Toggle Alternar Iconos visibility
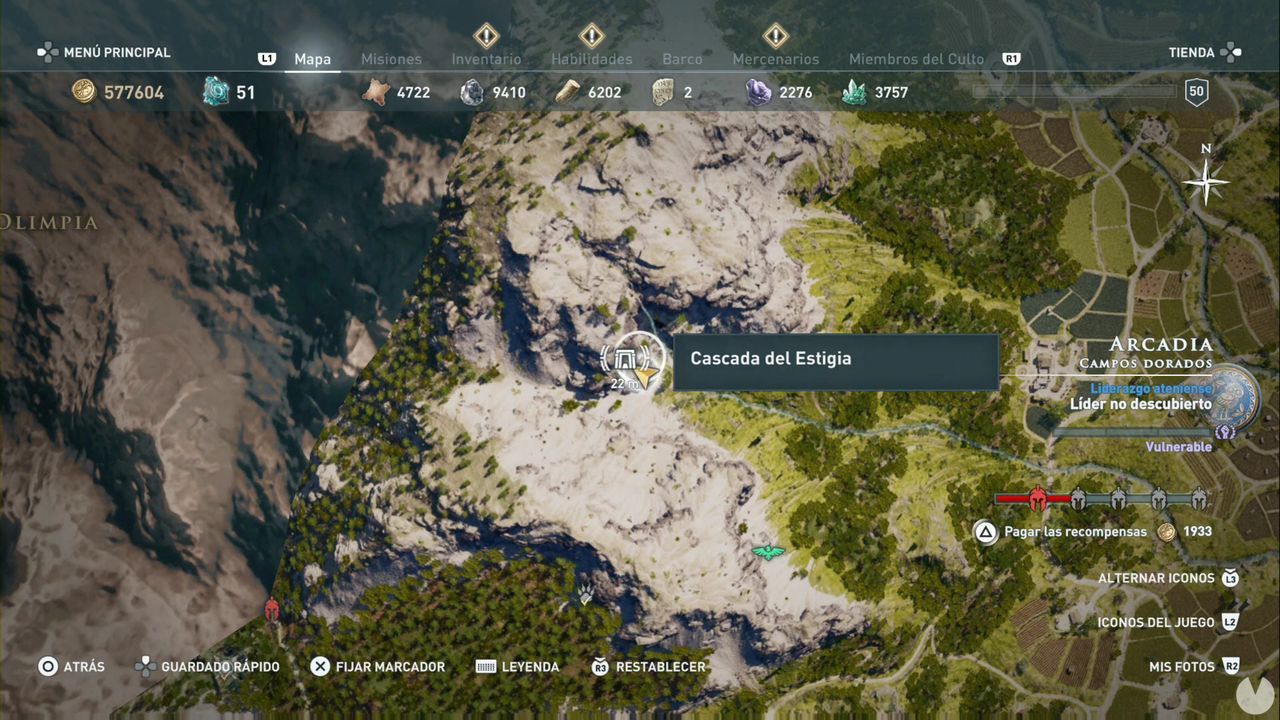Image resolution: width=1280 pixels, height=720 pixels. (x=1158, y=578)
